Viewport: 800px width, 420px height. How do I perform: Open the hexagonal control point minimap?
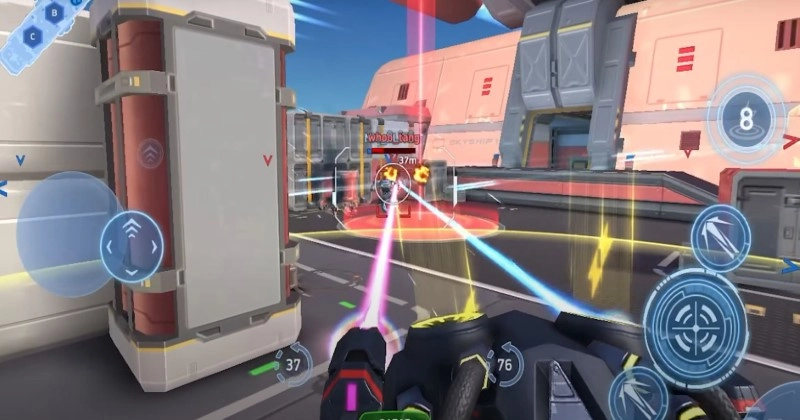38,25
